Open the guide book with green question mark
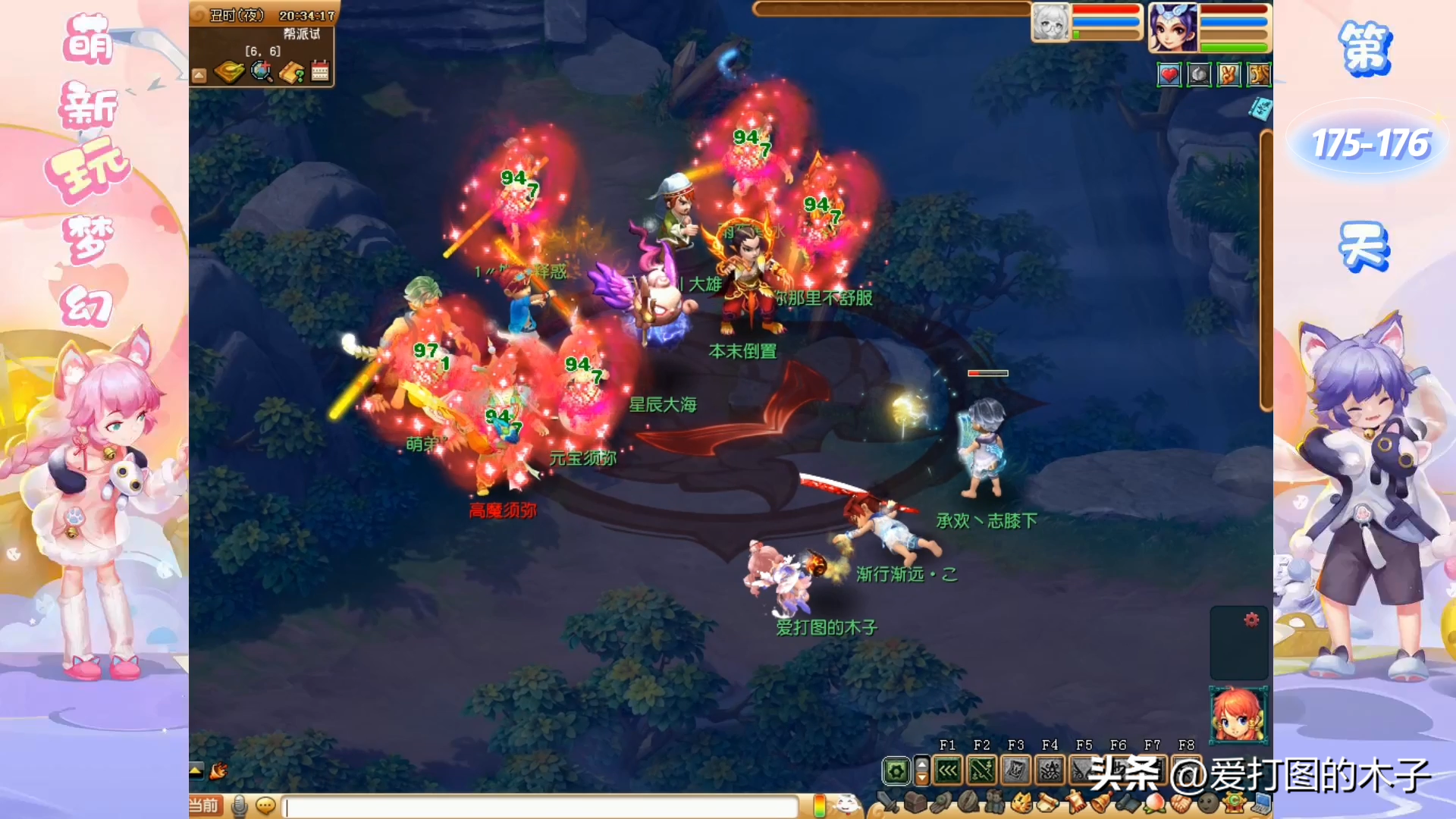 pyautogui.click(x=292, y=73)
